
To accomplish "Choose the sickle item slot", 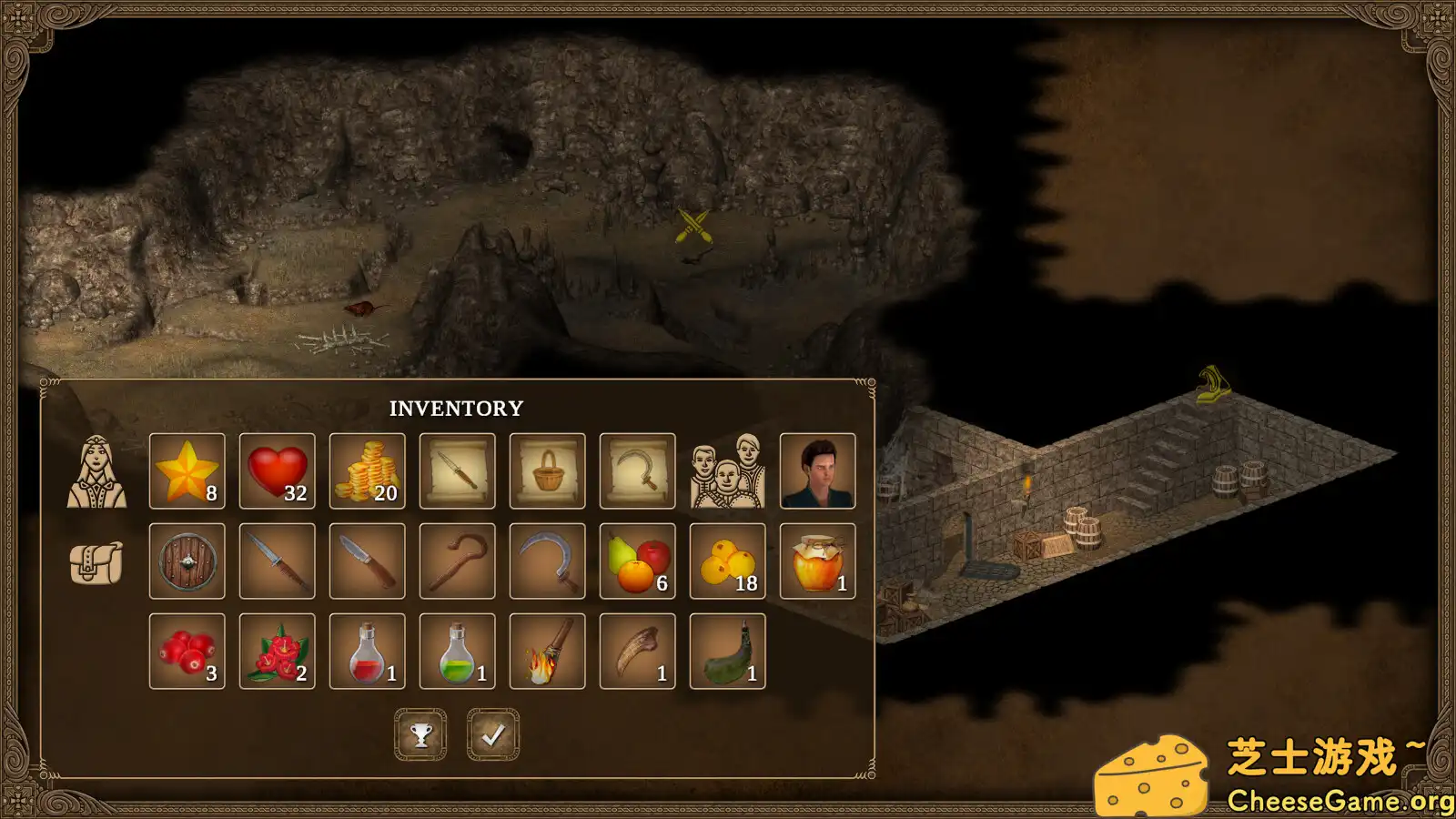I will [x=547, y=561].
